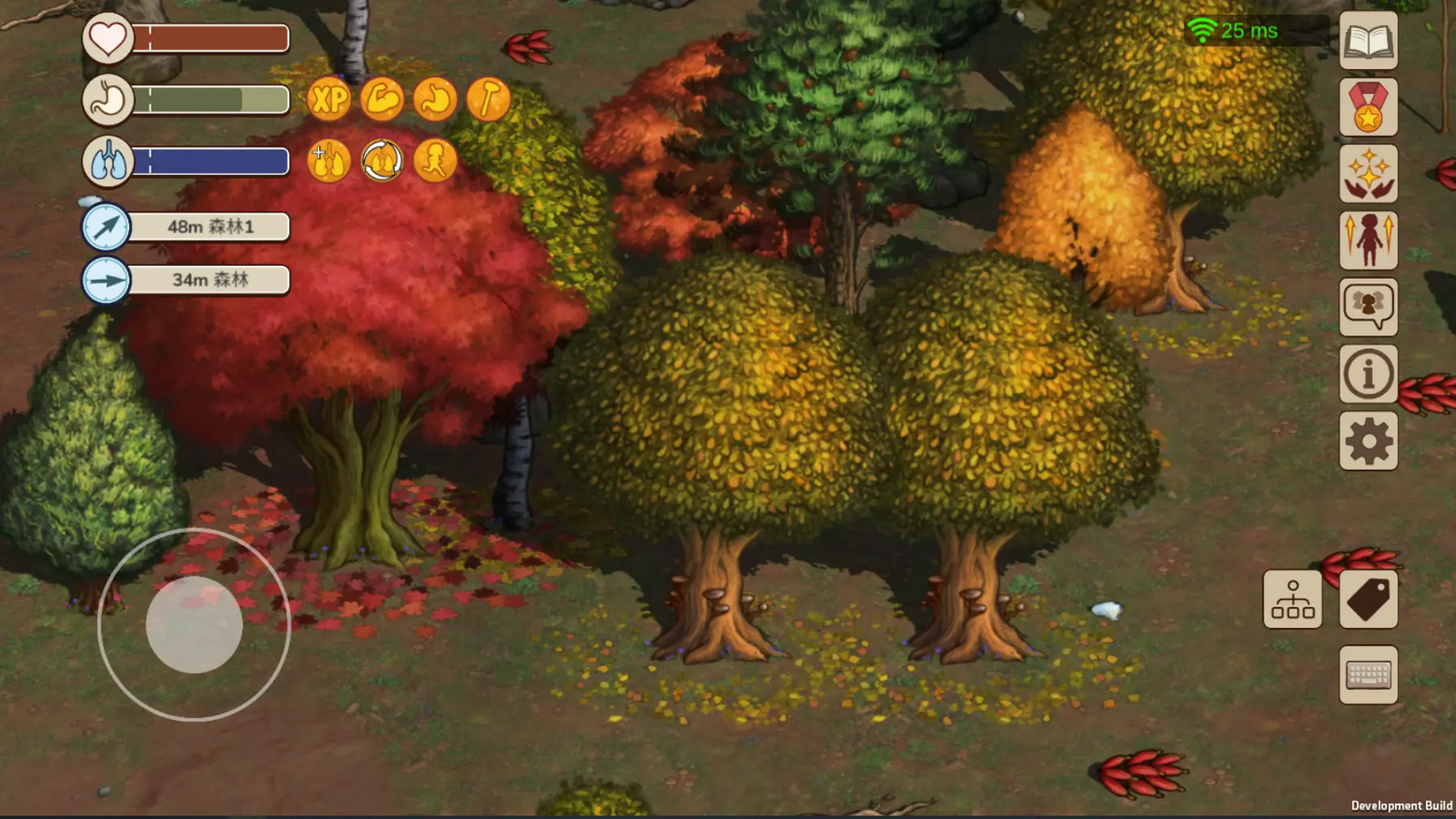Select the lungs plus buff icon
Viewport: 1456px width, 819px height.
tap(328, 161)
